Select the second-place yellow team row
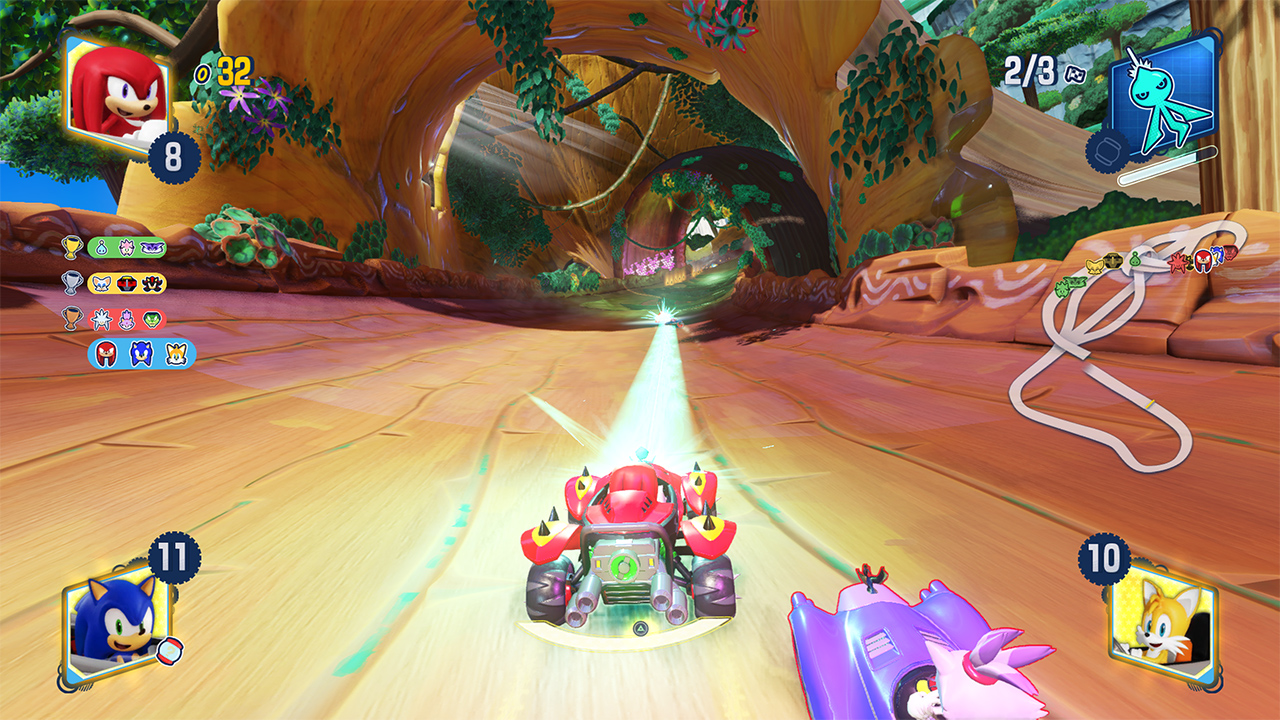 coord(126,283)
